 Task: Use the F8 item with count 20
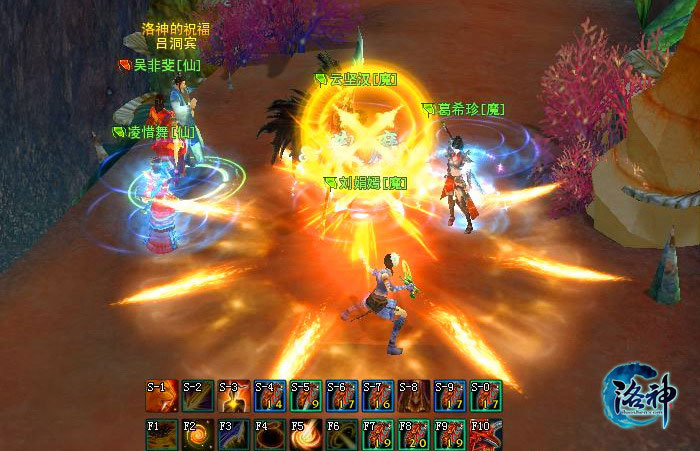(x=413, y=435)
